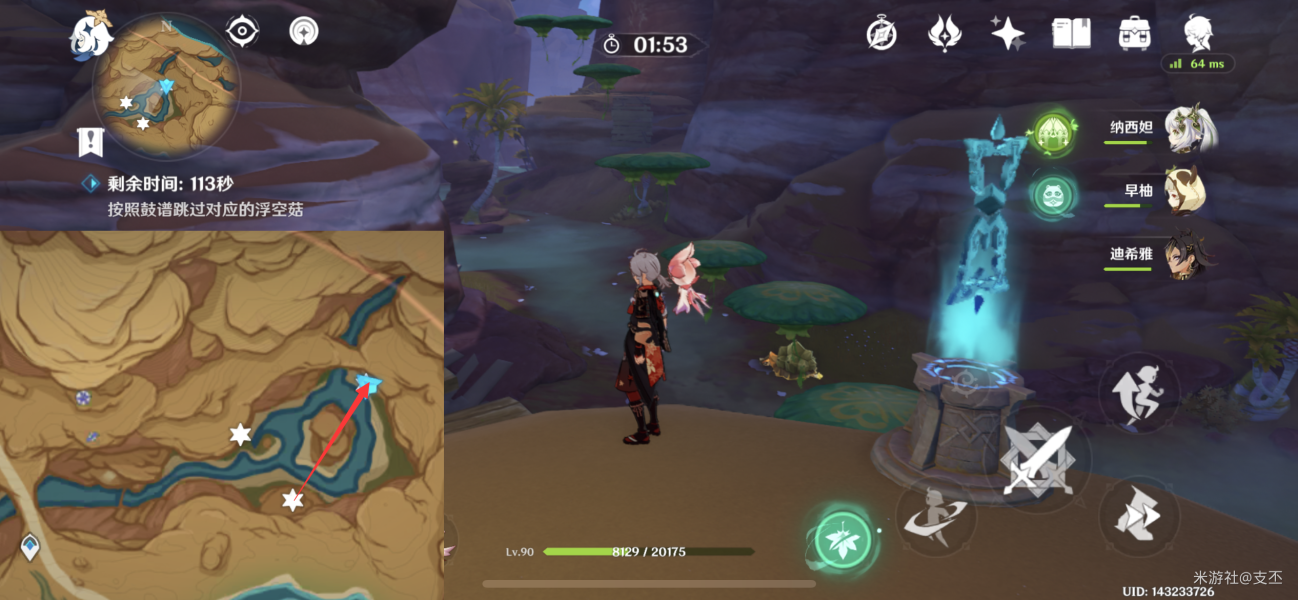
Task: Open the four-pointed star Wish menu
Action: click(x=1007, y=34)
